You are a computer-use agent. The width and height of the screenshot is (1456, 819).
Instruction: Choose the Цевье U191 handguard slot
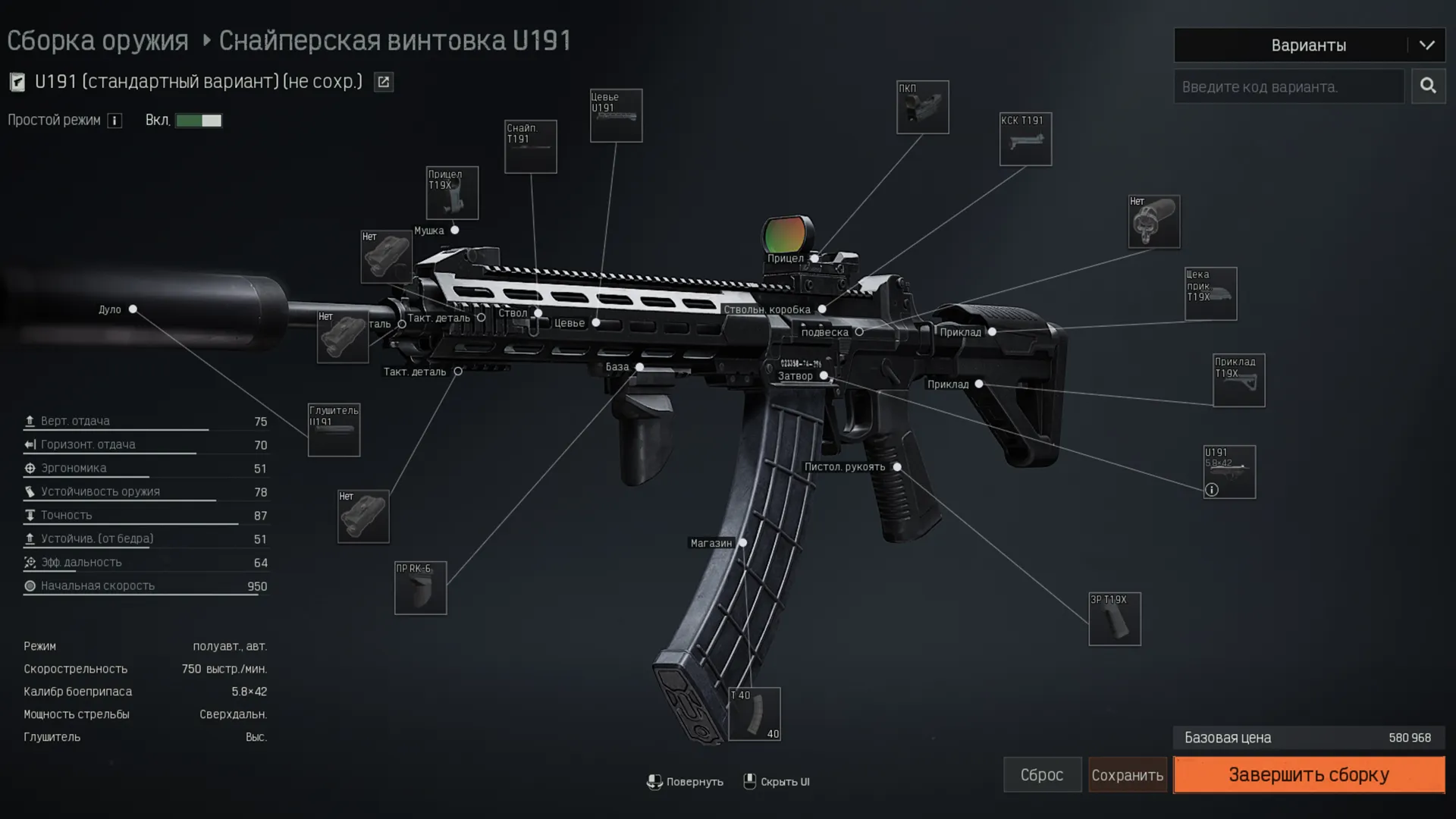[616, 115]
